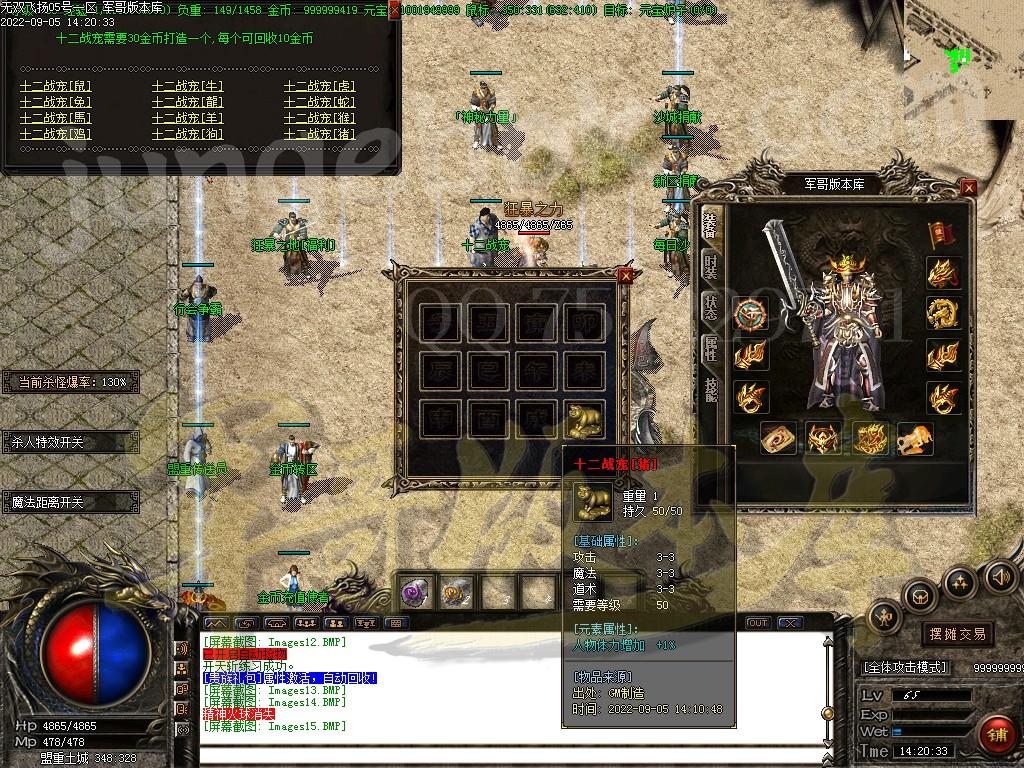Close the twelve war pets dialog
Viewport: 1024px width, 768px height.
(394, 9)
